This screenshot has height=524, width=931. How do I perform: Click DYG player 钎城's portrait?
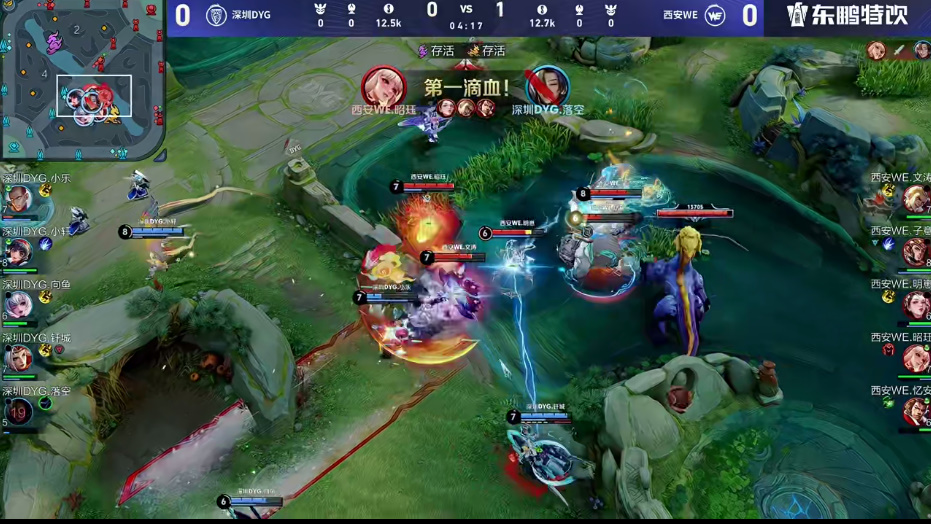(19, 358)
